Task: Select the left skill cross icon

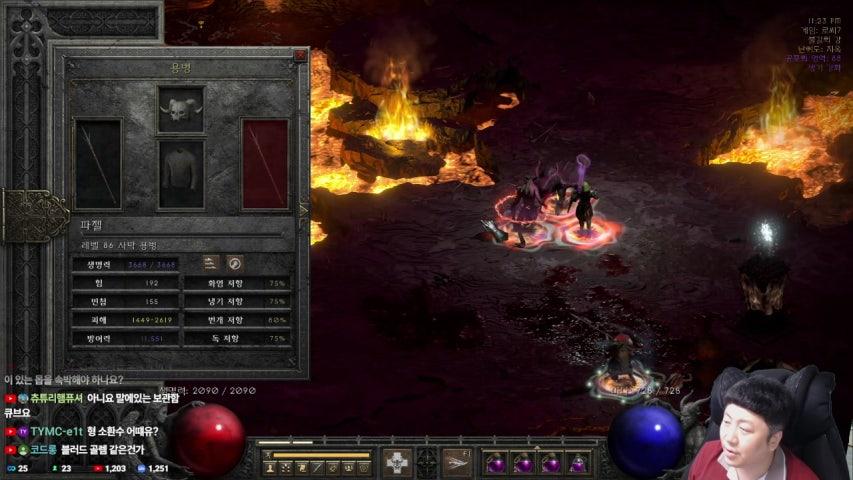Action: pyautogui.click(x=397, y=462)
